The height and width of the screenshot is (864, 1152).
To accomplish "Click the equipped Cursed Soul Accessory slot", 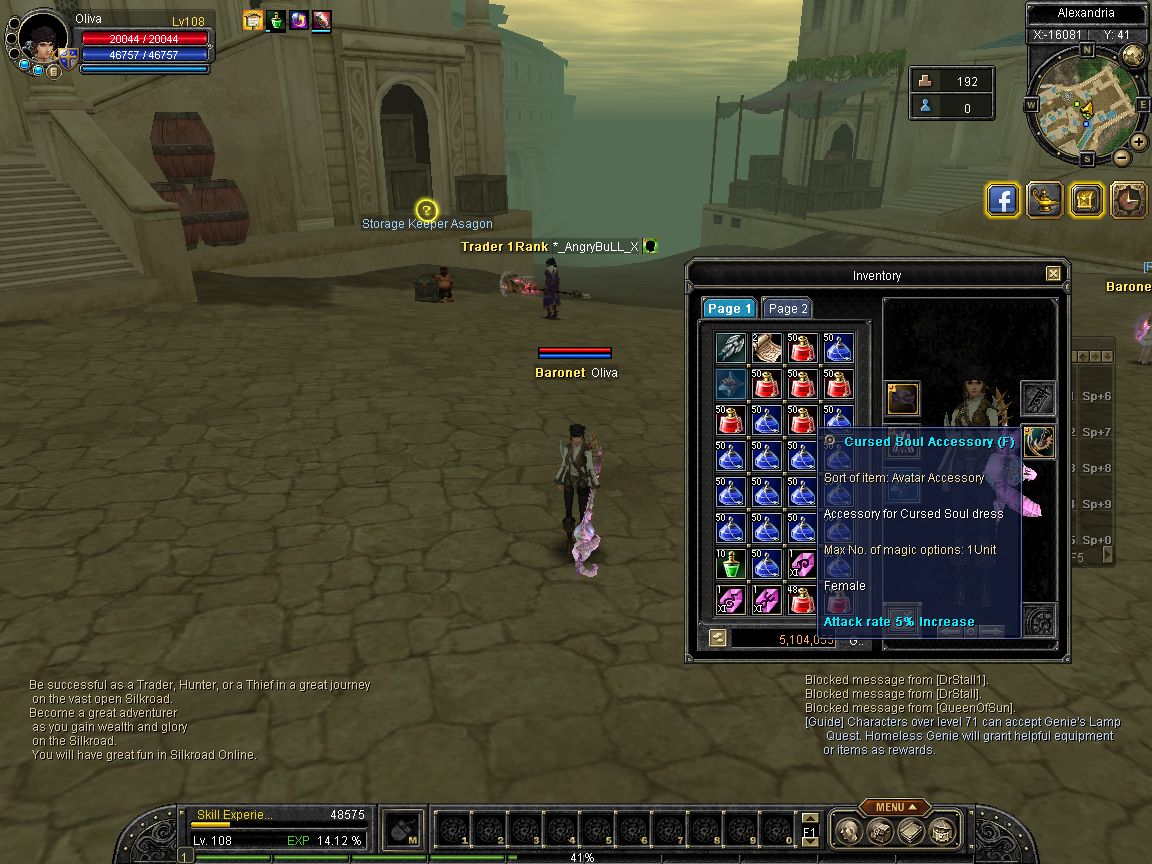I will pyautogui.click(x=1039, y=441).
